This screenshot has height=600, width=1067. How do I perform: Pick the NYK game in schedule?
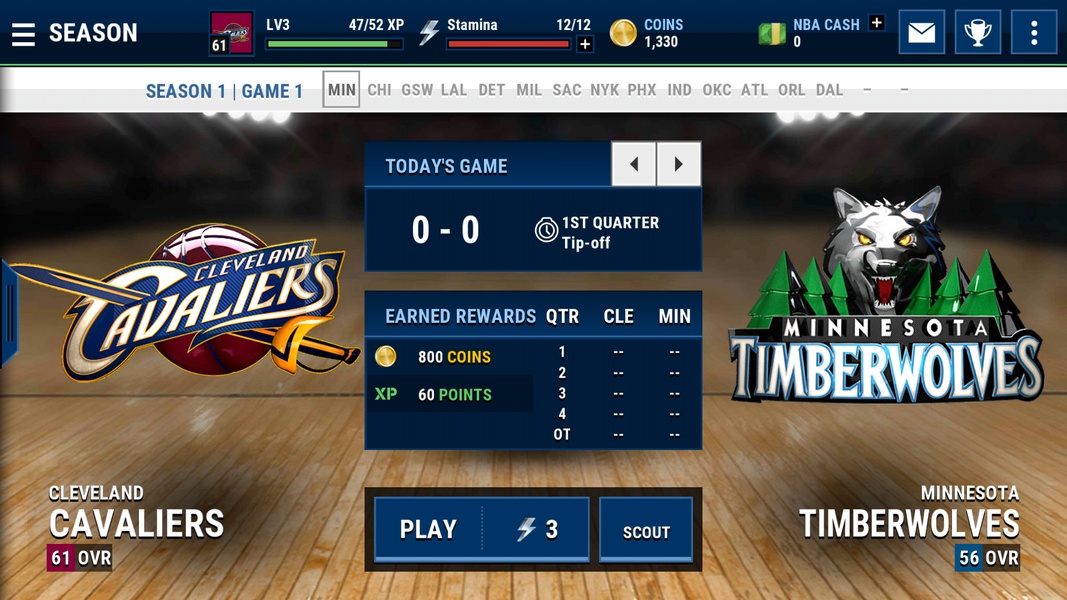pyautogui.click(x=604, y=90)
